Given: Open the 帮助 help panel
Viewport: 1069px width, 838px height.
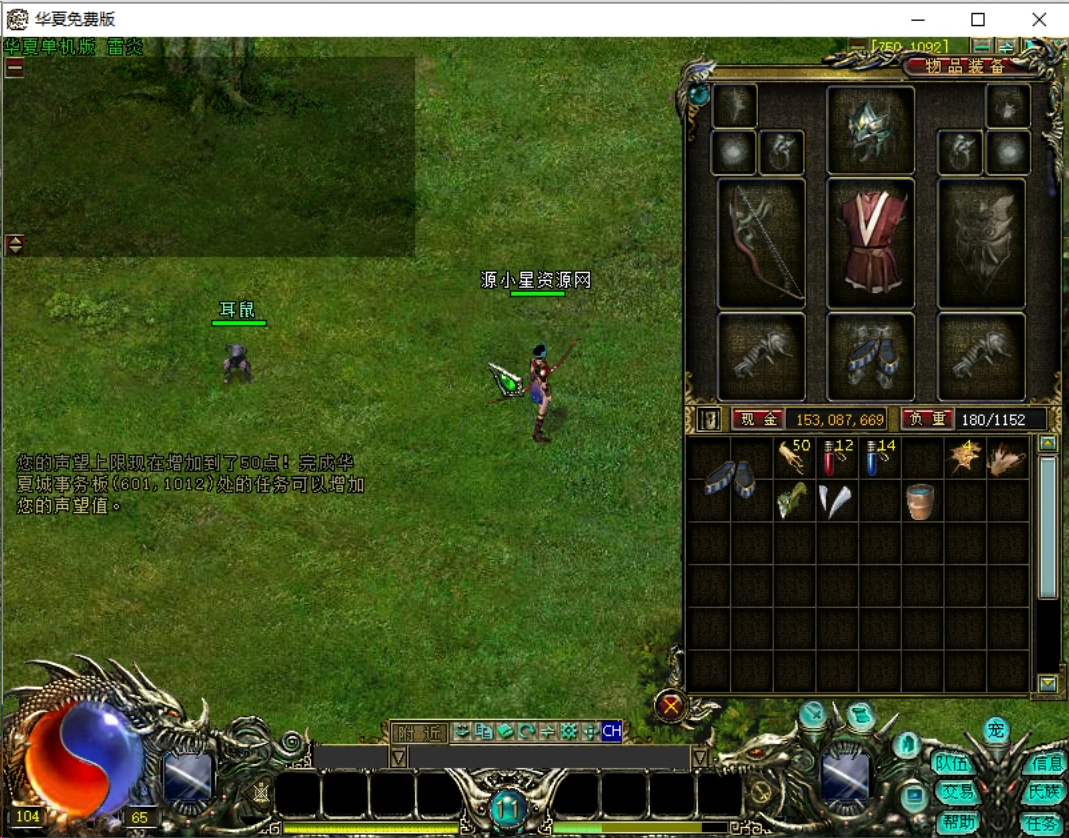Looking at the screenshot, I should click(x=958, y=822).
